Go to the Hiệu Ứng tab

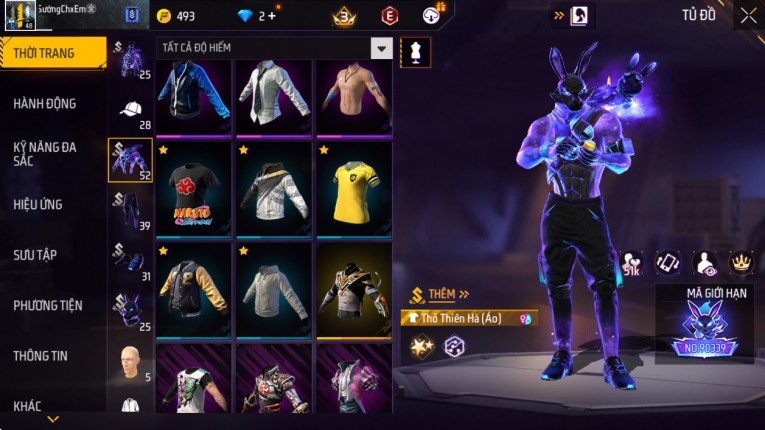38,204
